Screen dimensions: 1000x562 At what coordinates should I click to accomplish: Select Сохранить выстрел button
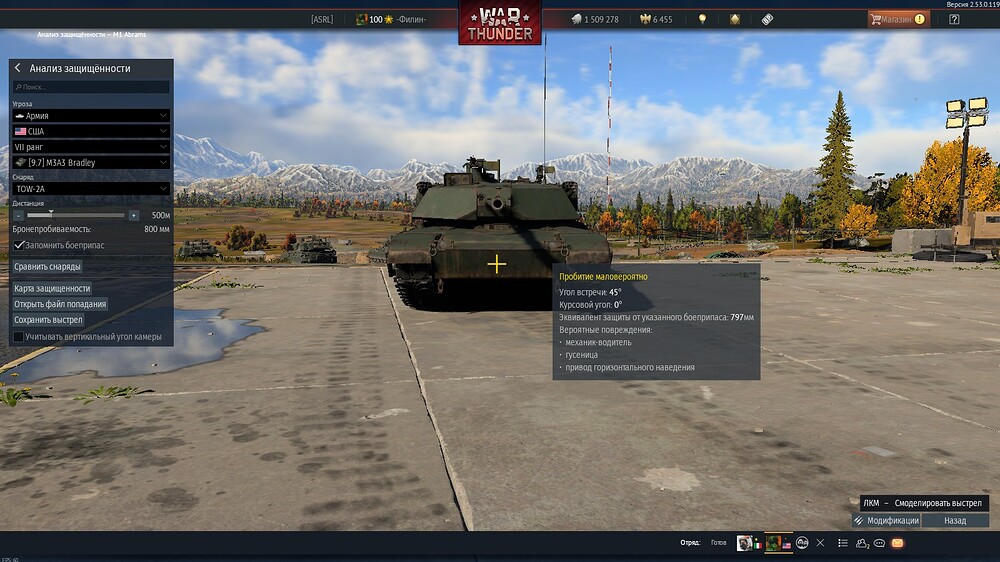[x=48, y=320]
